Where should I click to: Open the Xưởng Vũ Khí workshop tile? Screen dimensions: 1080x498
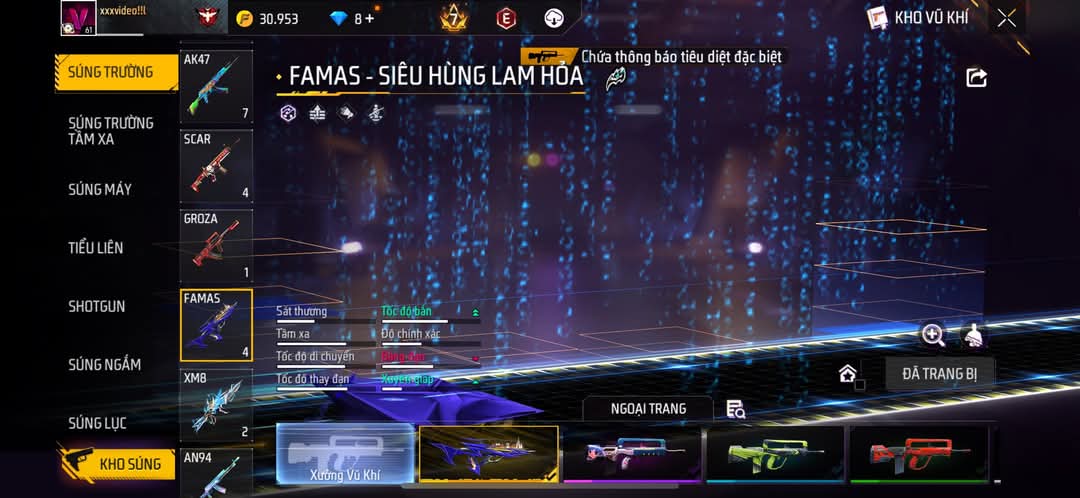345,455
